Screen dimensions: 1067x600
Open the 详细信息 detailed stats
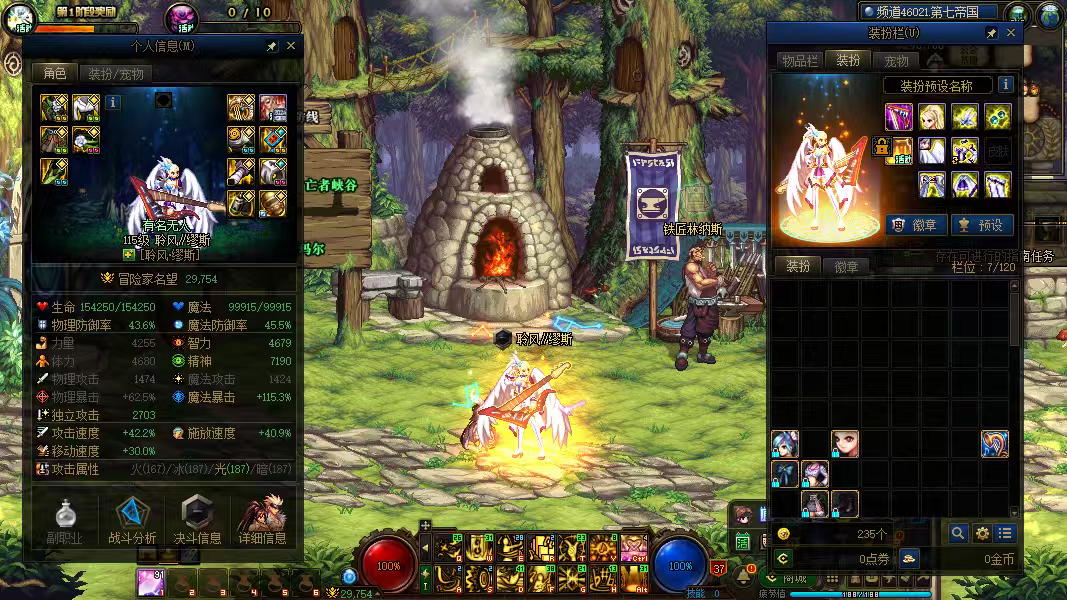point(262,521)
